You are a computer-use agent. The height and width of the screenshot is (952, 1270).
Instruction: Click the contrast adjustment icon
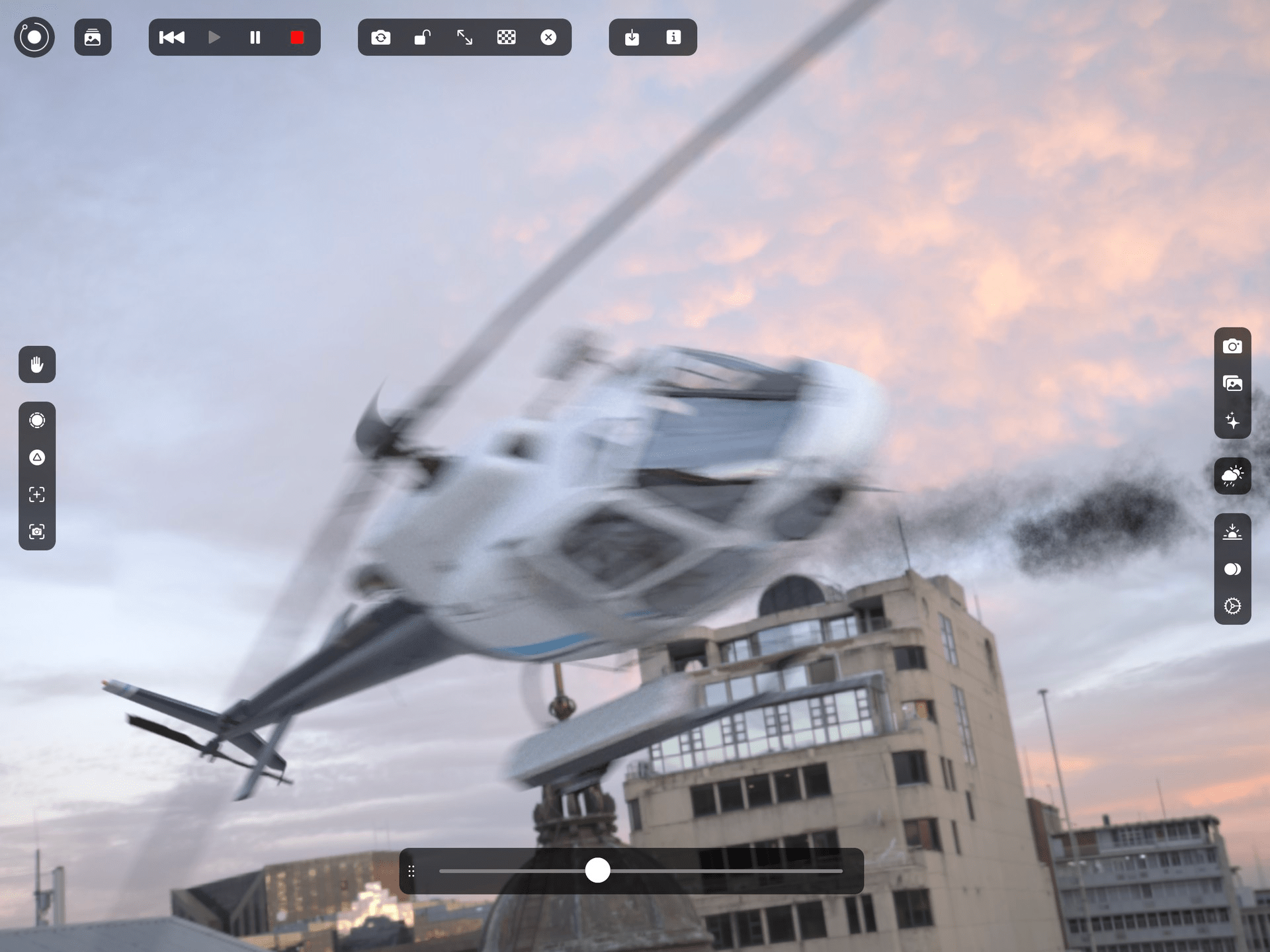point(1233,569)
